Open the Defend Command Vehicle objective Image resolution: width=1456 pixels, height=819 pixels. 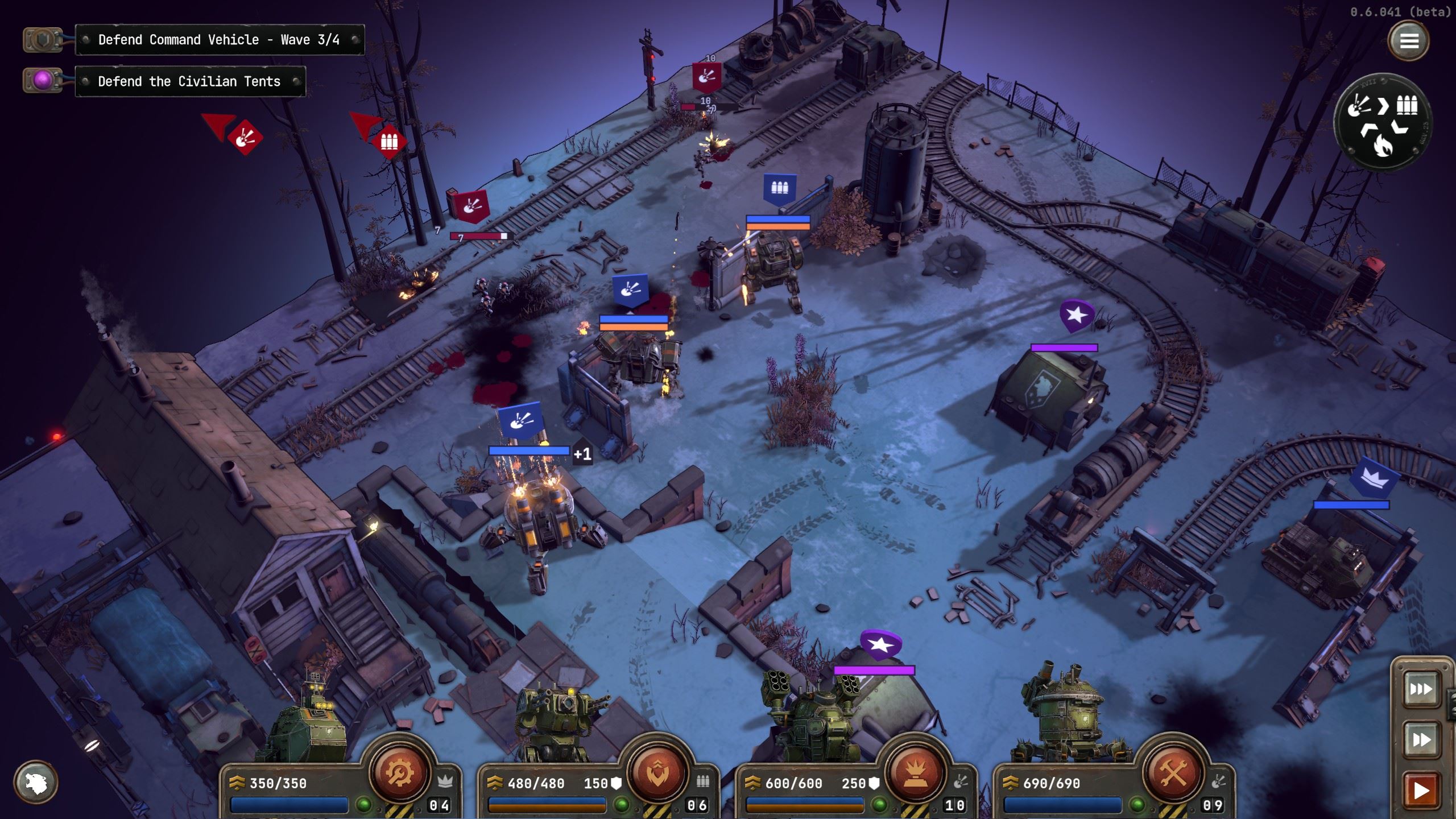pyautogui.click(x=220, y=40)
